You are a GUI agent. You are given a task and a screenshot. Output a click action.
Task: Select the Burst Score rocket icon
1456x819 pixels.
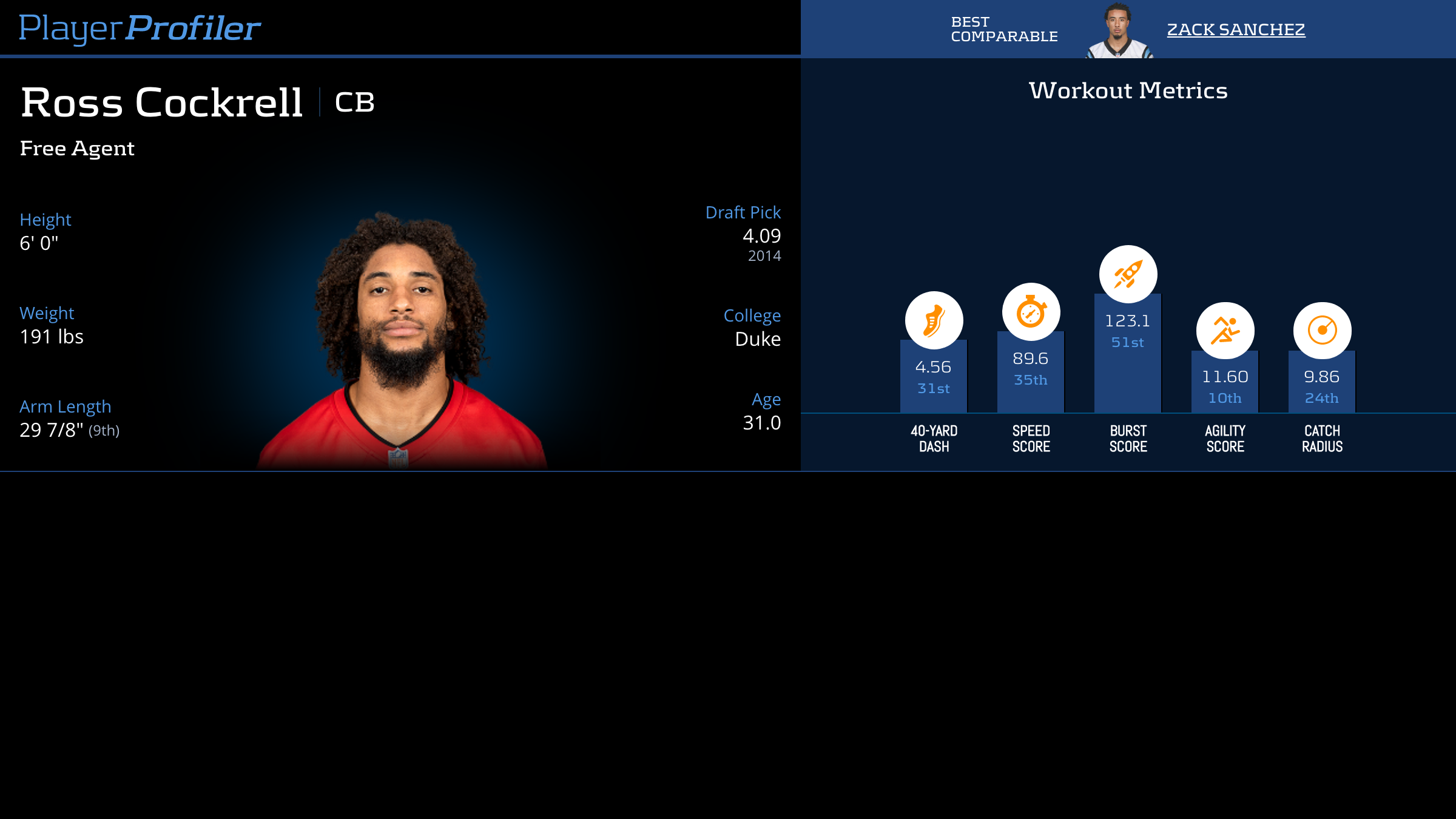[x=1128, y=274]
